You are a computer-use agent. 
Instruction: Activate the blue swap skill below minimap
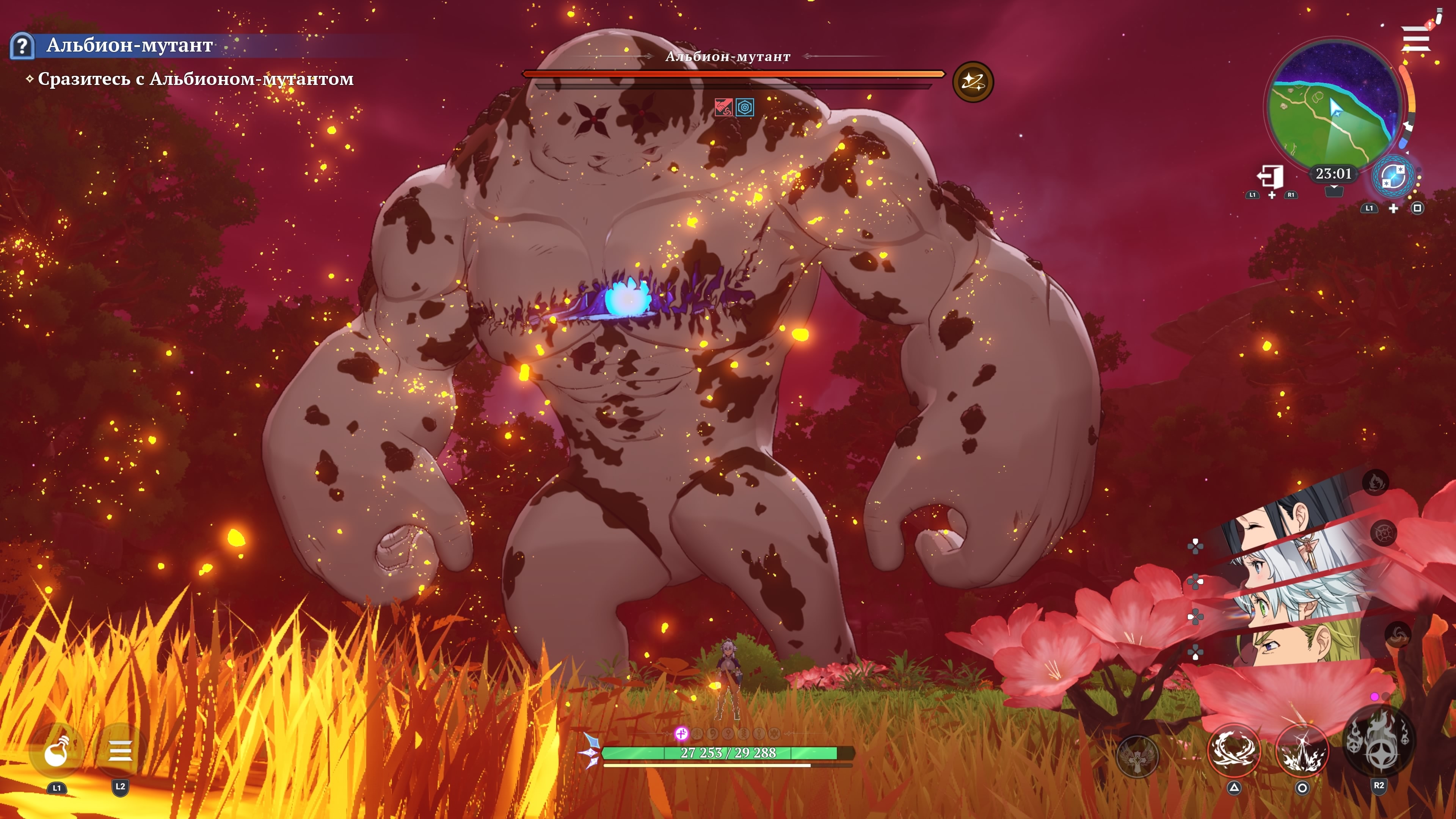point(1393,177)
